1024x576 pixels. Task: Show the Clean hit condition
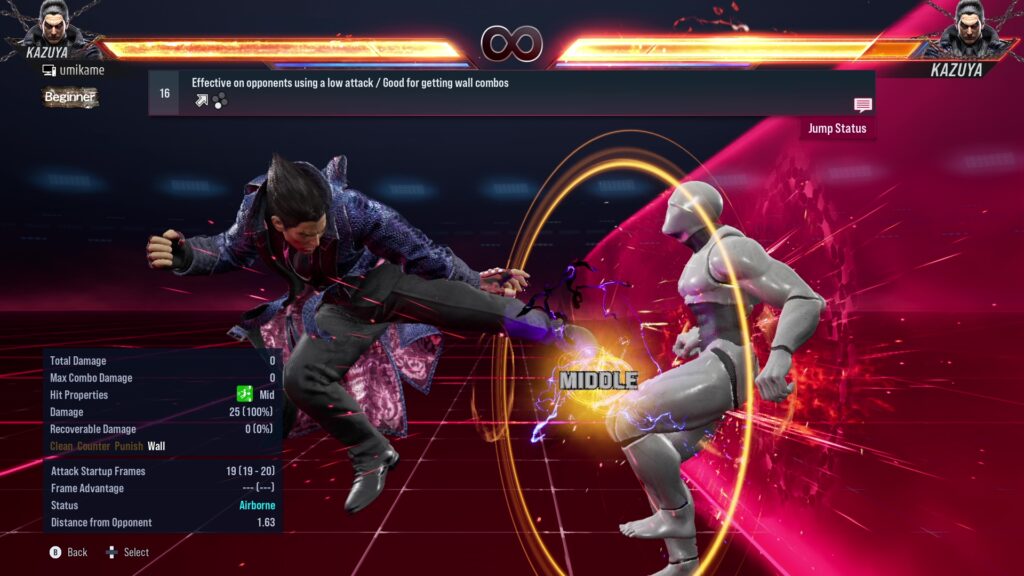click(x=63, y=446)
